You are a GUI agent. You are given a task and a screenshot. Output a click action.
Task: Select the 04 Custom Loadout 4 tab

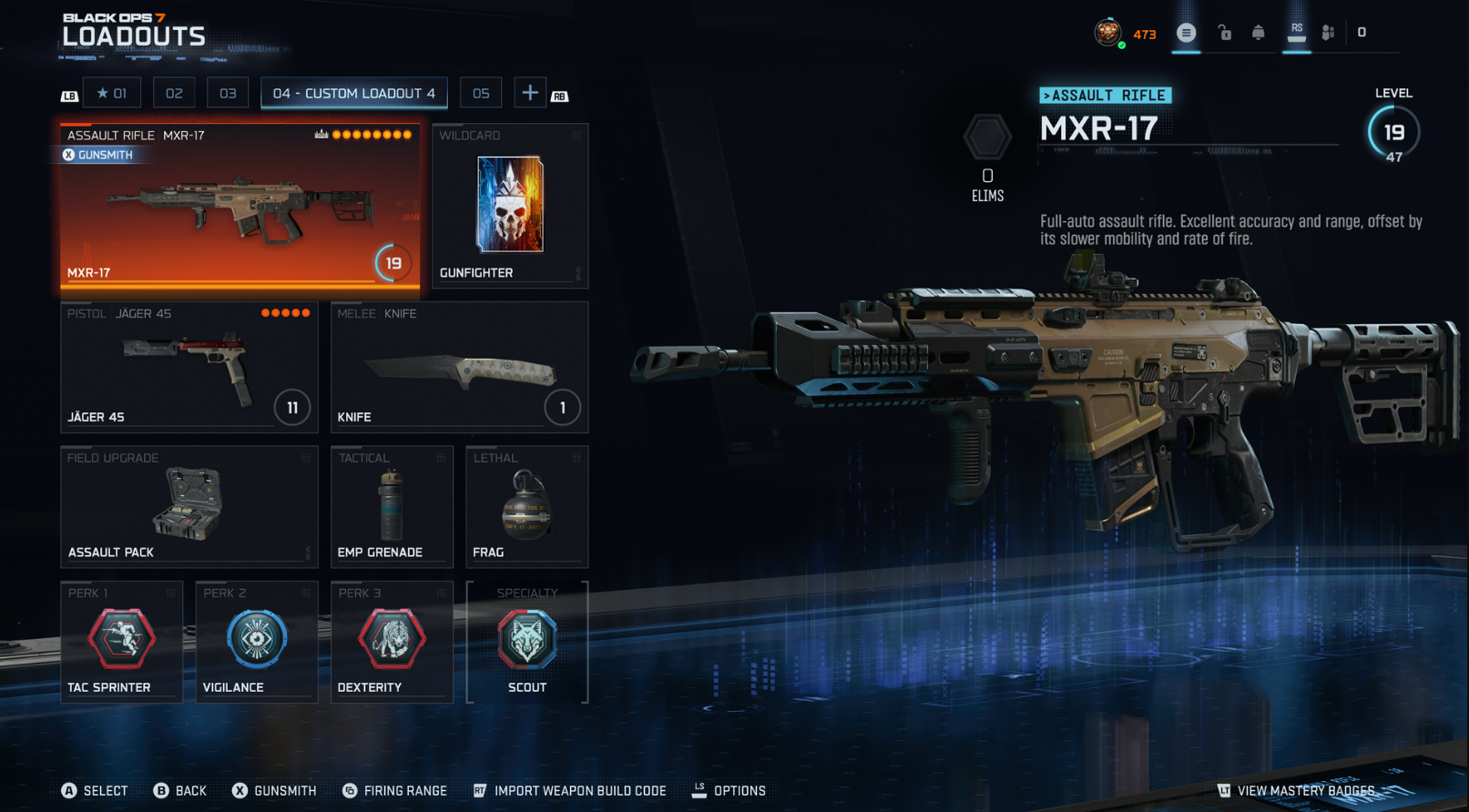[353, 93]
